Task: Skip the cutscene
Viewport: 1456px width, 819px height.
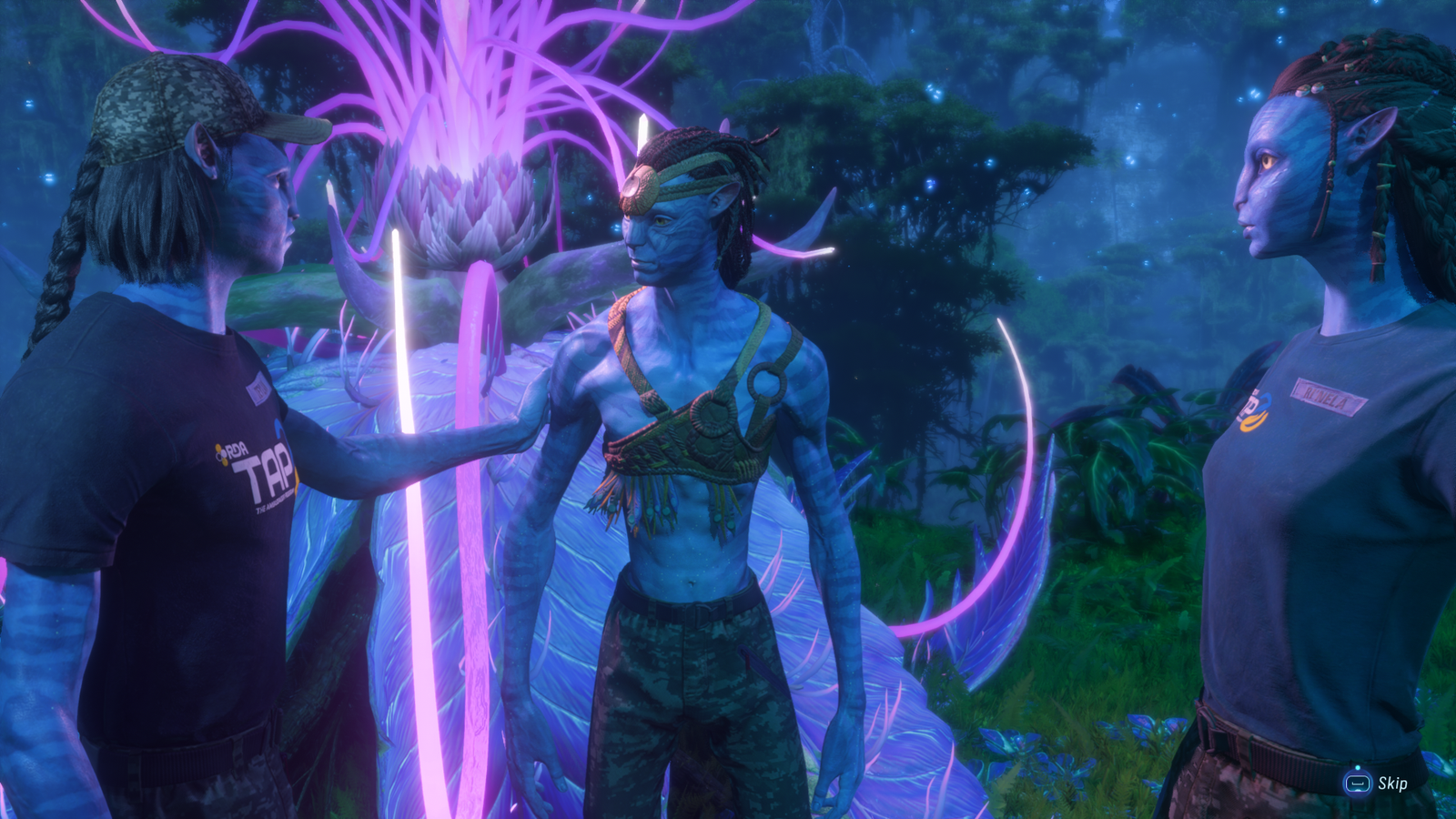Action: [1377, 783]
